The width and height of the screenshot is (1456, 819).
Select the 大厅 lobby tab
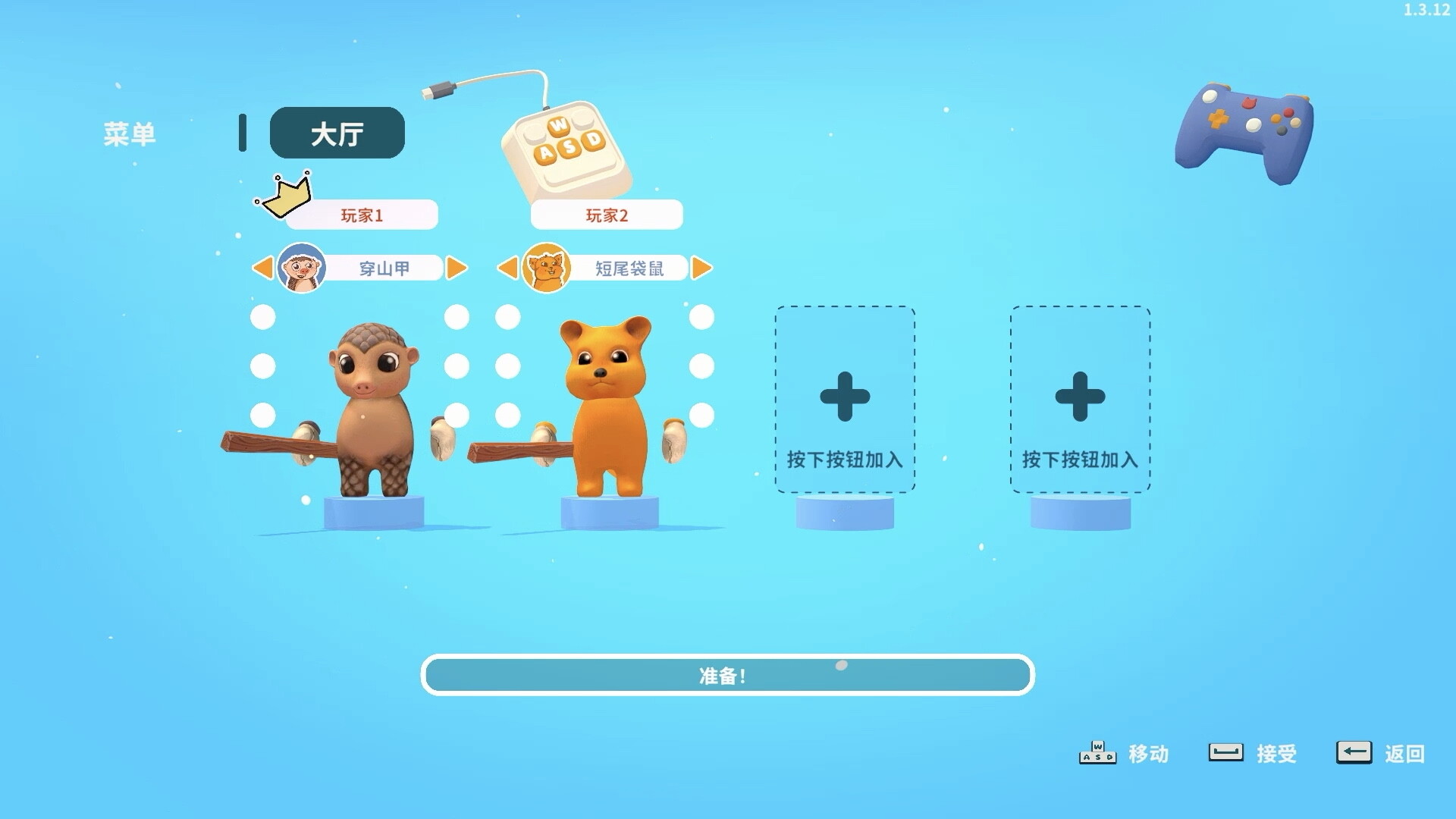pyautogui.click(x=337, y=132)
